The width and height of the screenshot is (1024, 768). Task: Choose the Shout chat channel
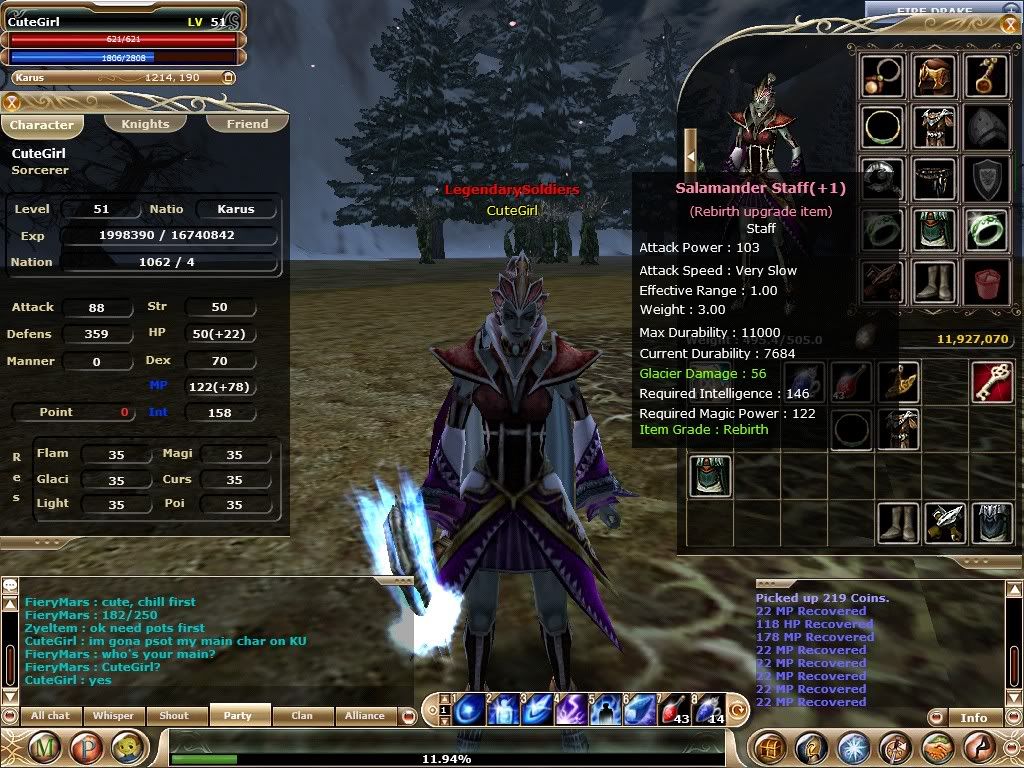coord(175,716)
